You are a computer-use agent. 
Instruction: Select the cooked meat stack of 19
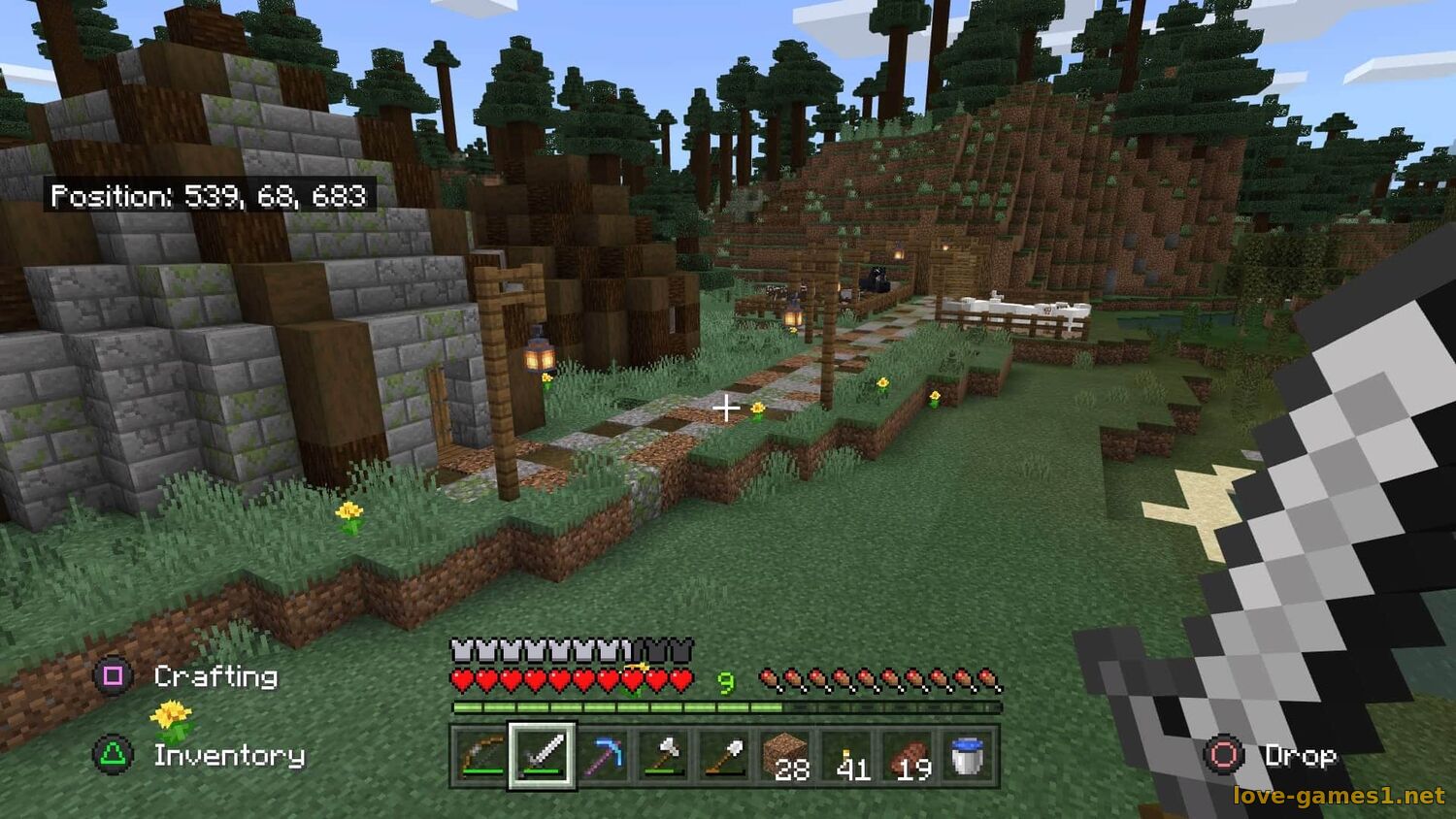click(909, 756)
